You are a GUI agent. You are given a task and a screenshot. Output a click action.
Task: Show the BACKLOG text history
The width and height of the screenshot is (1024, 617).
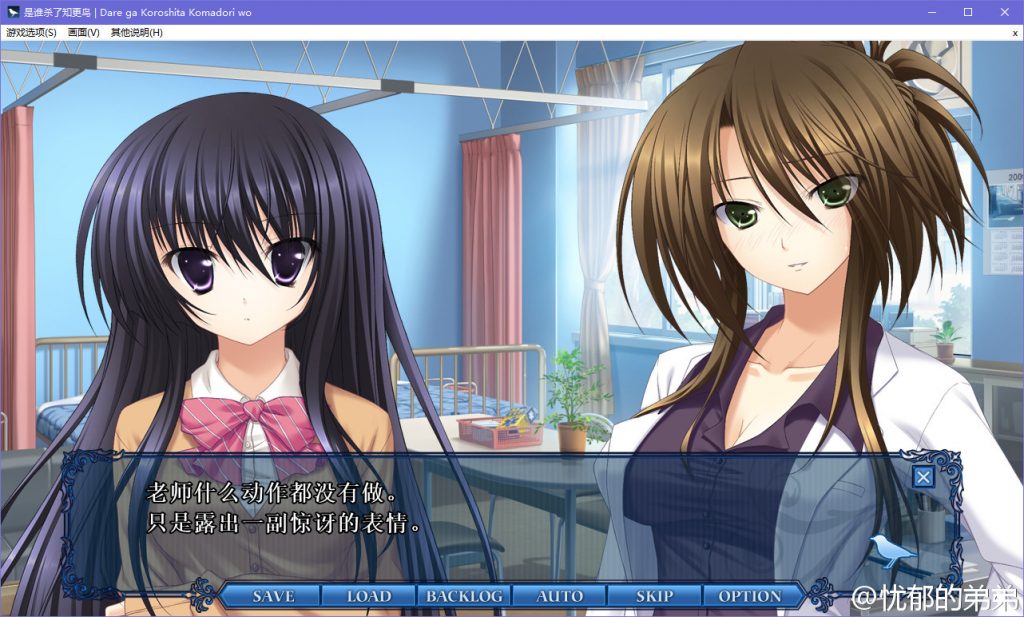(464, 596)
